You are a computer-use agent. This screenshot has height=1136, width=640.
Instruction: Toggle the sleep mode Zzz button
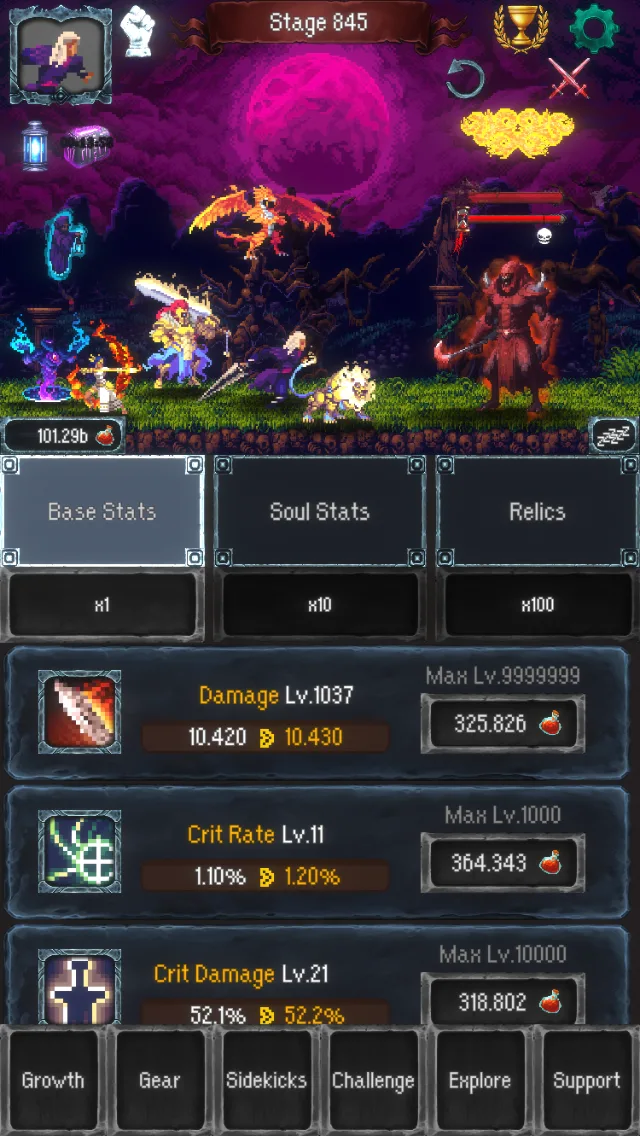pyautogui.click(x=613, y=435)
